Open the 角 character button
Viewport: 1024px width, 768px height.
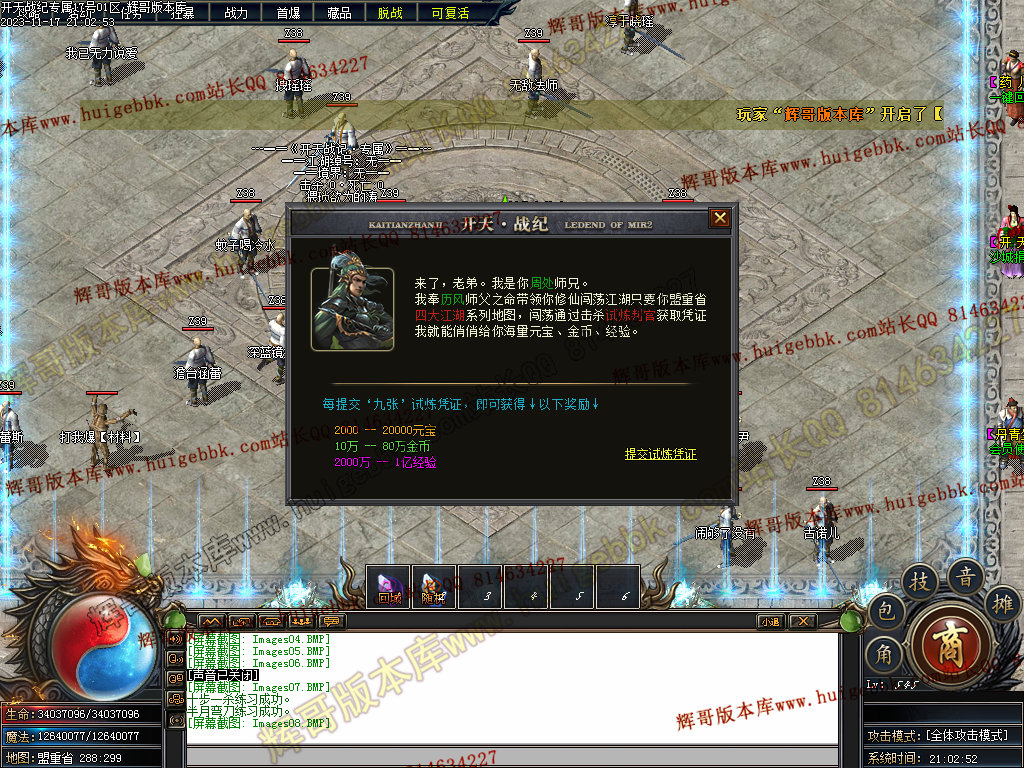(883, 655)
